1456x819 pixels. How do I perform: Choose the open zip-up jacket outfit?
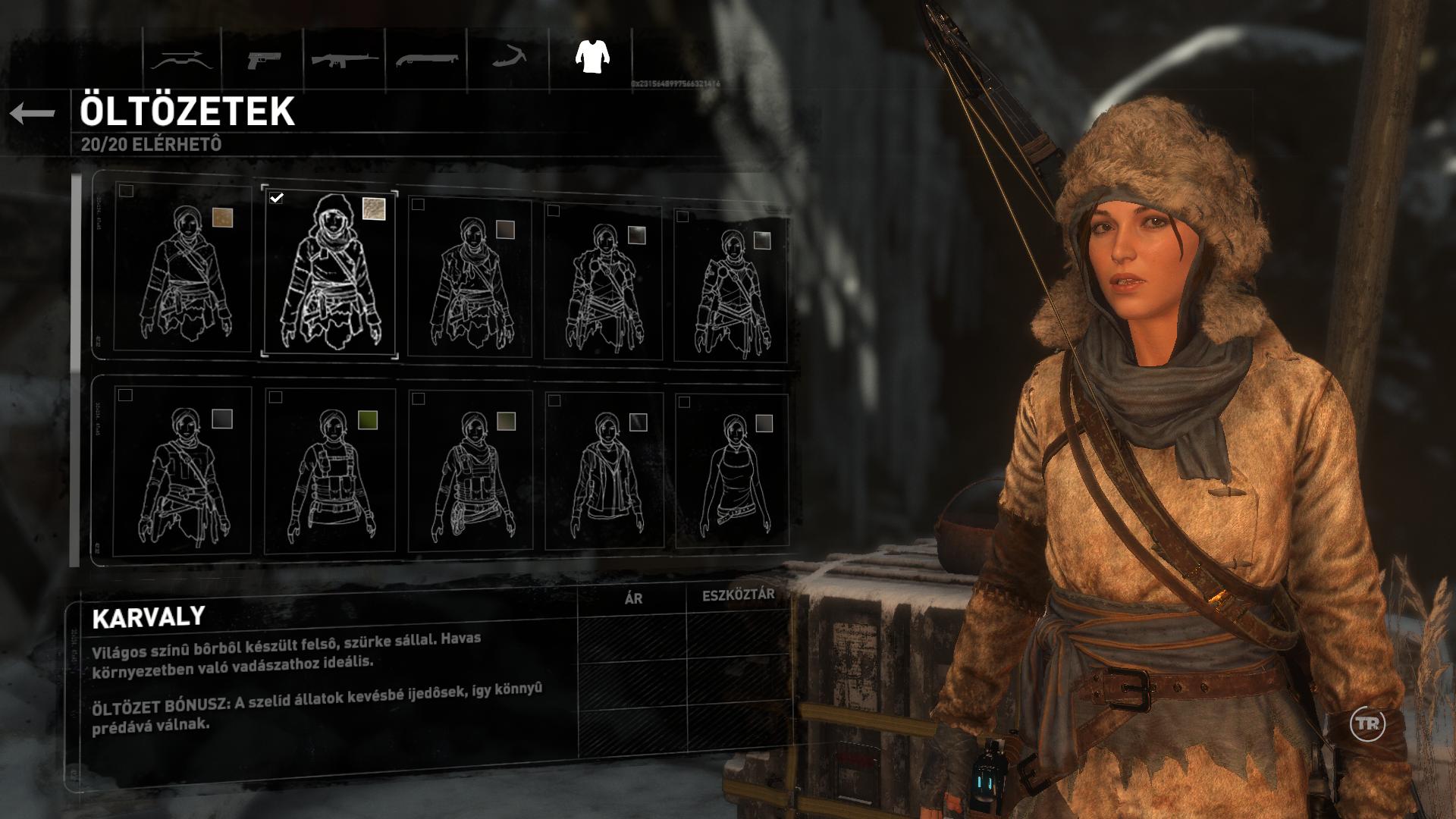pyautogui.click(x=604, y=472)
